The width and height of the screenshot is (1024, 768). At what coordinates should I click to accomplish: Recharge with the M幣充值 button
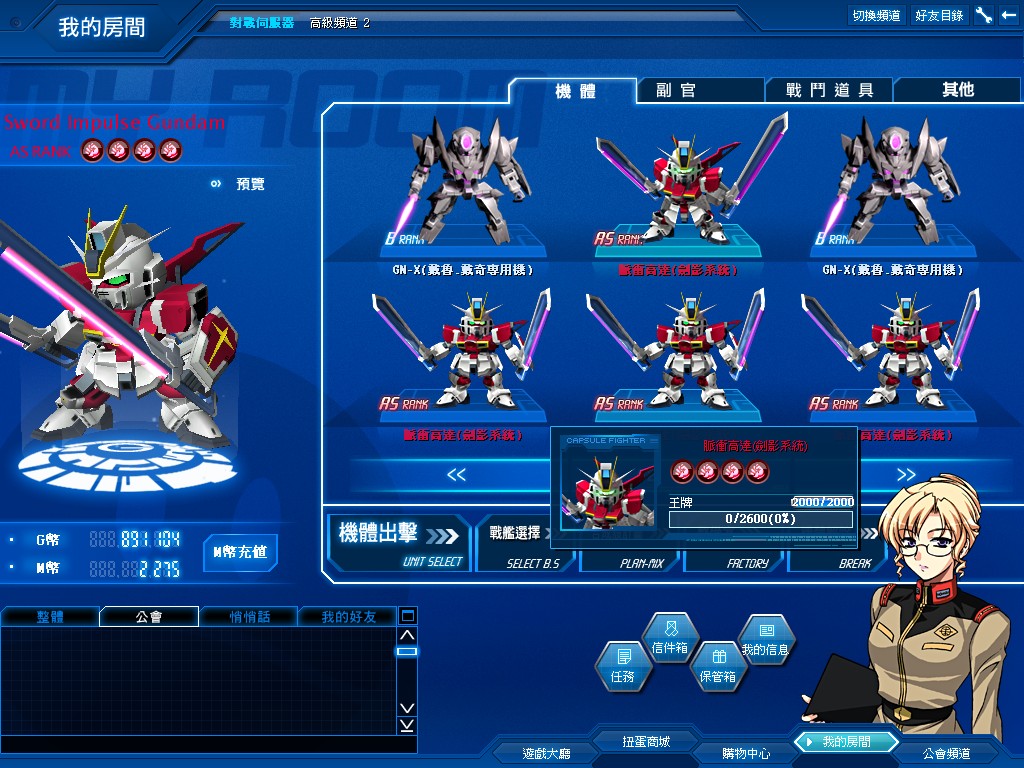pos(240,552)
